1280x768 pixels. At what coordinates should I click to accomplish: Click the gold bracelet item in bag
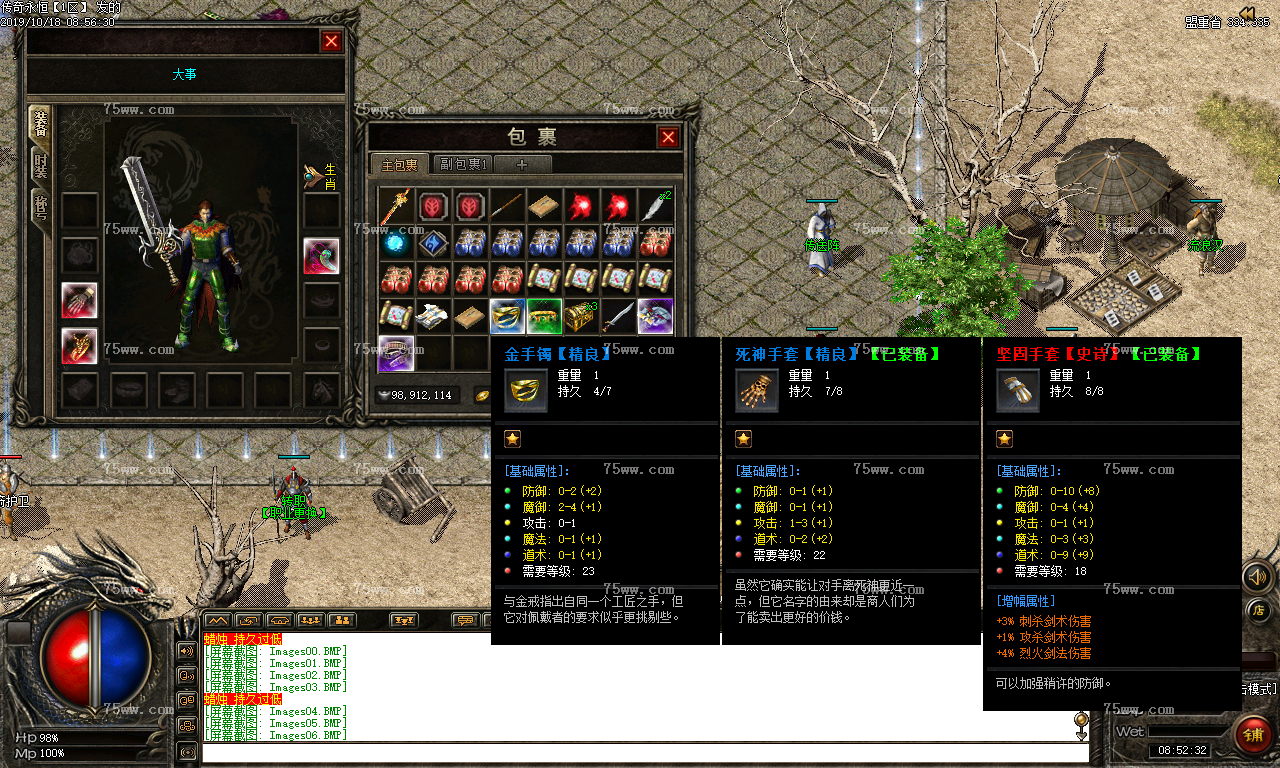click(x=507, y=316)
